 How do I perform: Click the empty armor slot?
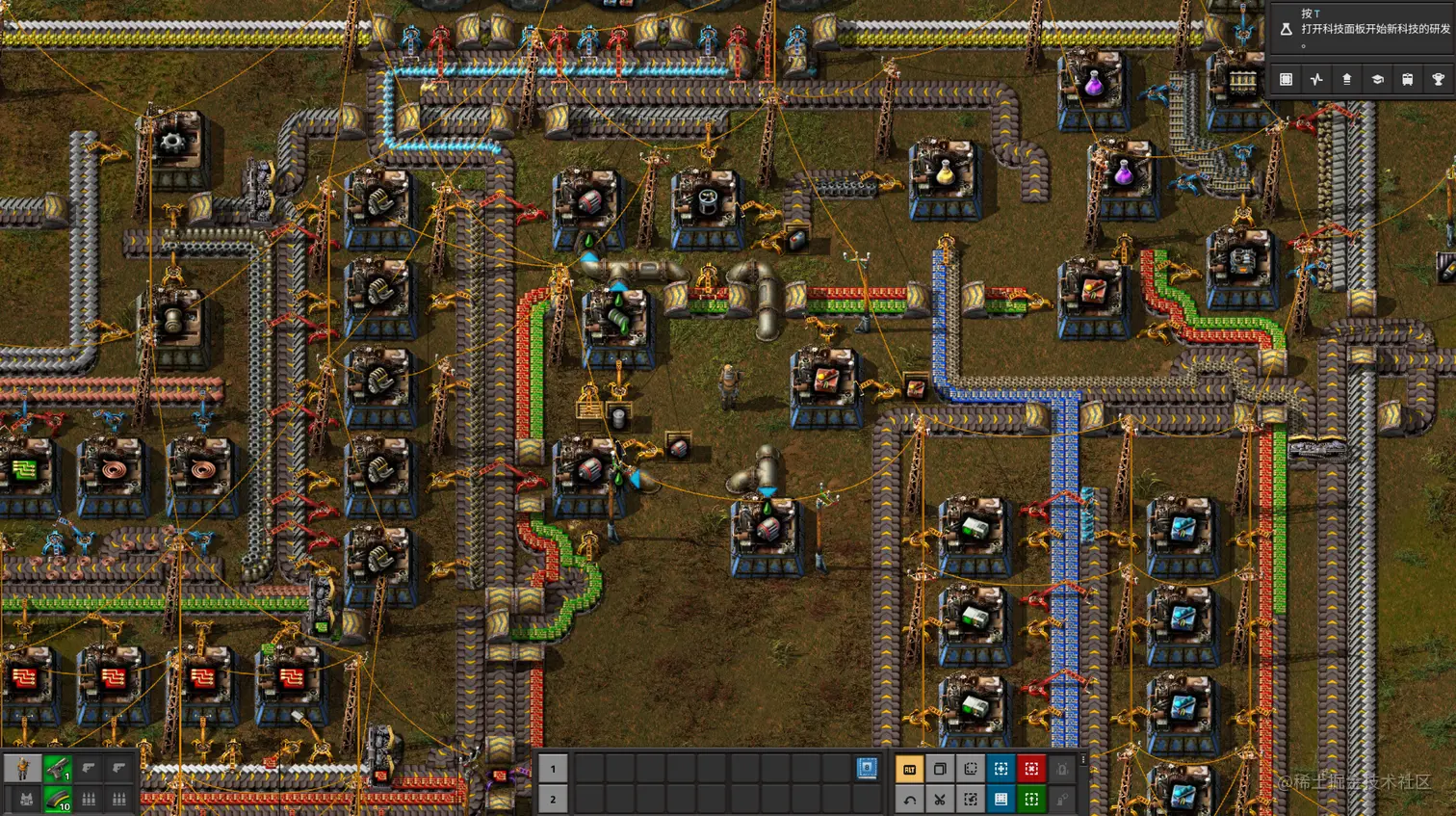click(26, 799)
